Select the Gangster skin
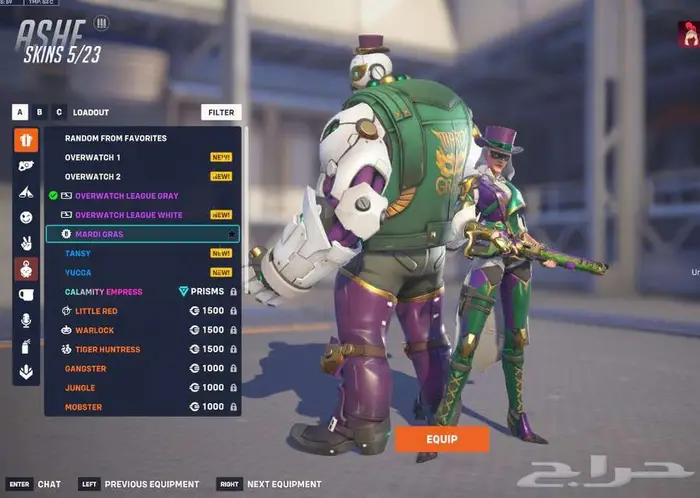 [x=86, y=369]
